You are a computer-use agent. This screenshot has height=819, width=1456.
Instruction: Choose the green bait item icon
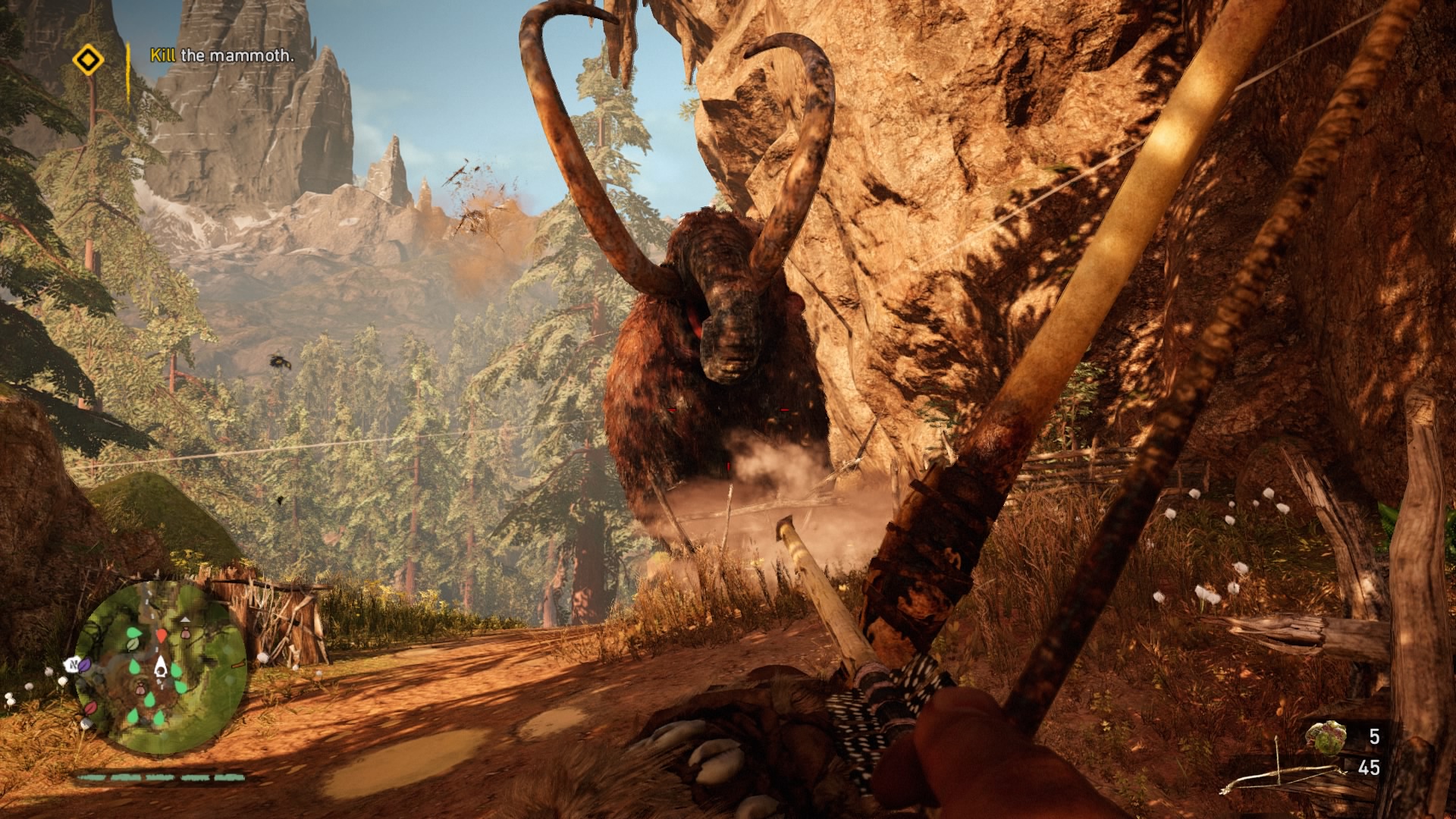point(1326,737)
